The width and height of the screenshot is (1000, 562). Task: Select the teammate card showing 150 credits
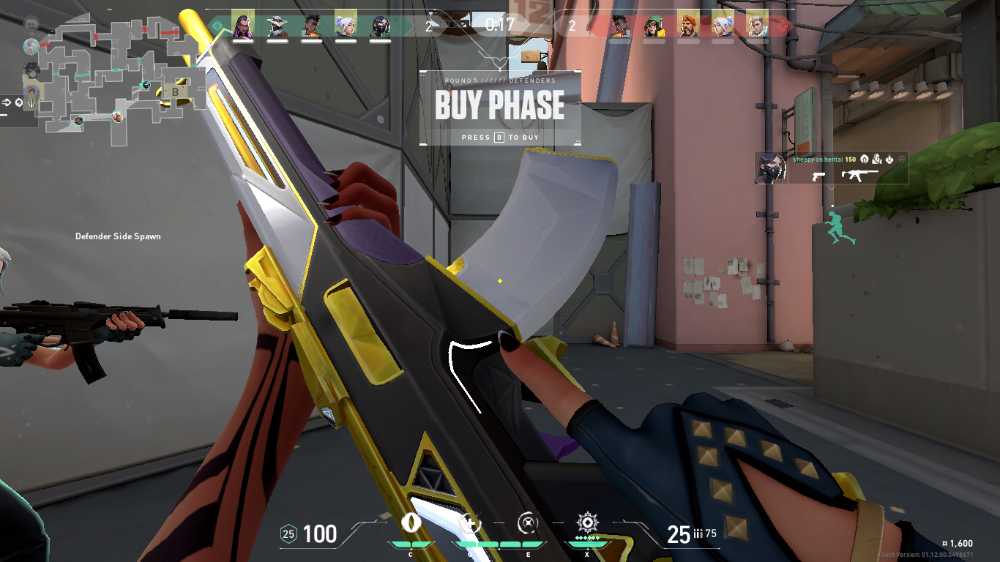pos(831,168)
